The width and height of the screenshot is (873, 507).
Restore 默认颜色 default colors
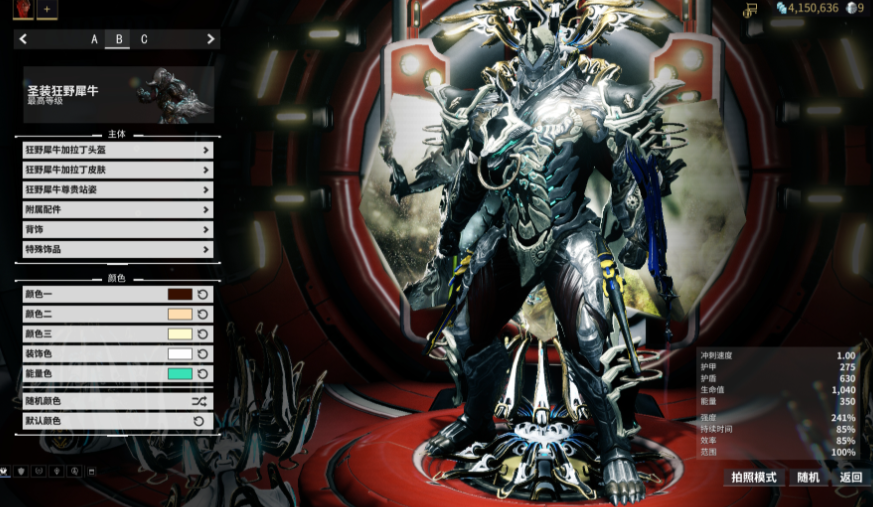[117, 421]
